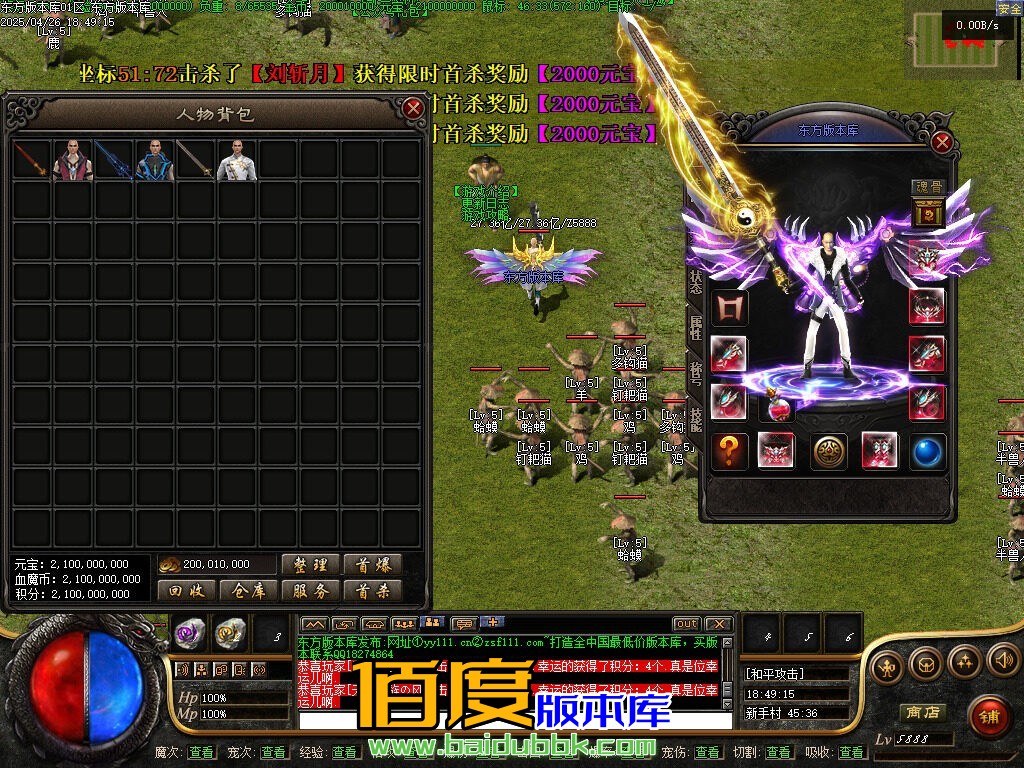
Task: Select the white-suit outfit in the backpack
Action: [x=237, y=160]
